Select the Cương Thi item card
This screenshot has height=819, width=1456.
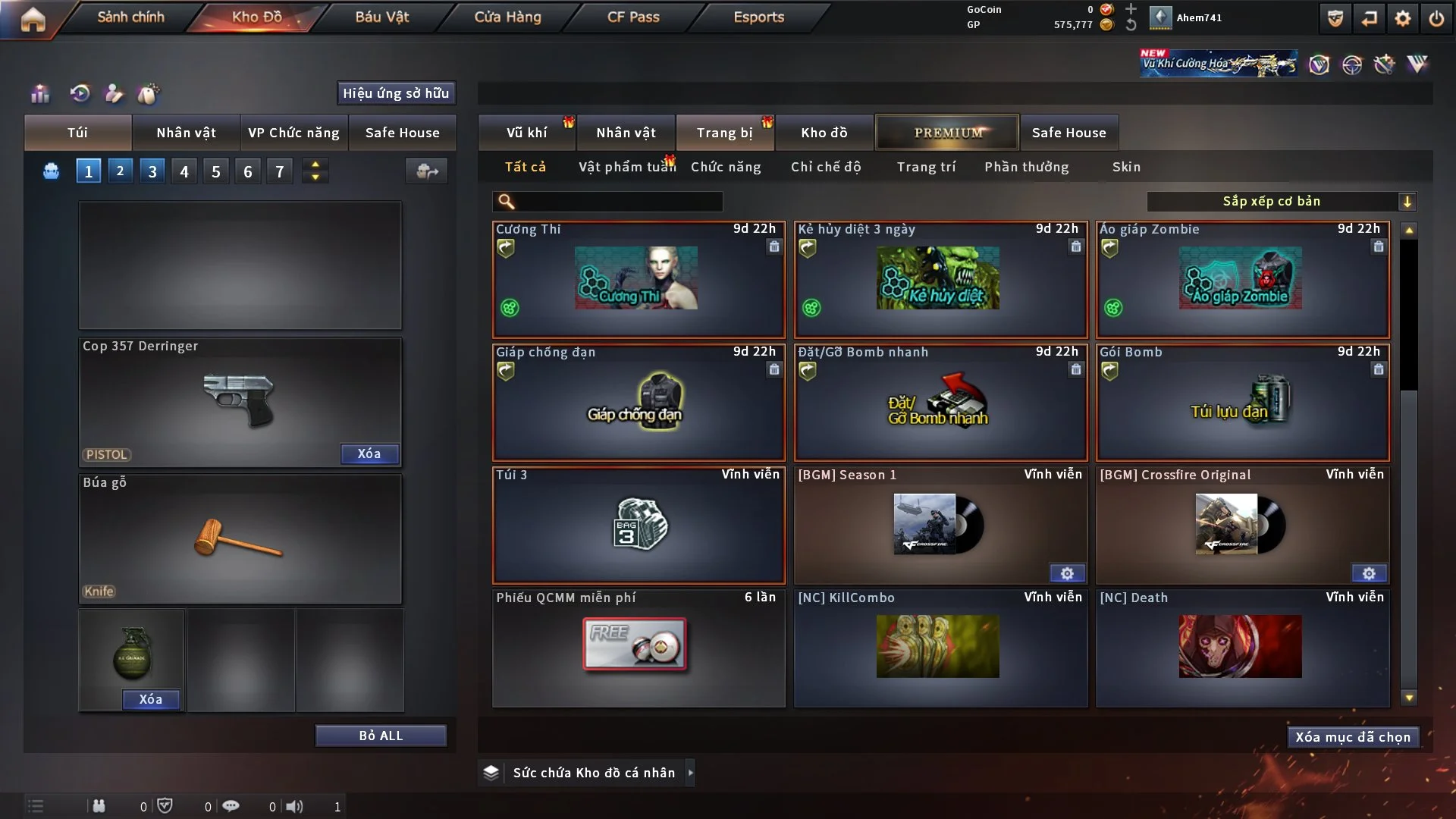(639, 279)
